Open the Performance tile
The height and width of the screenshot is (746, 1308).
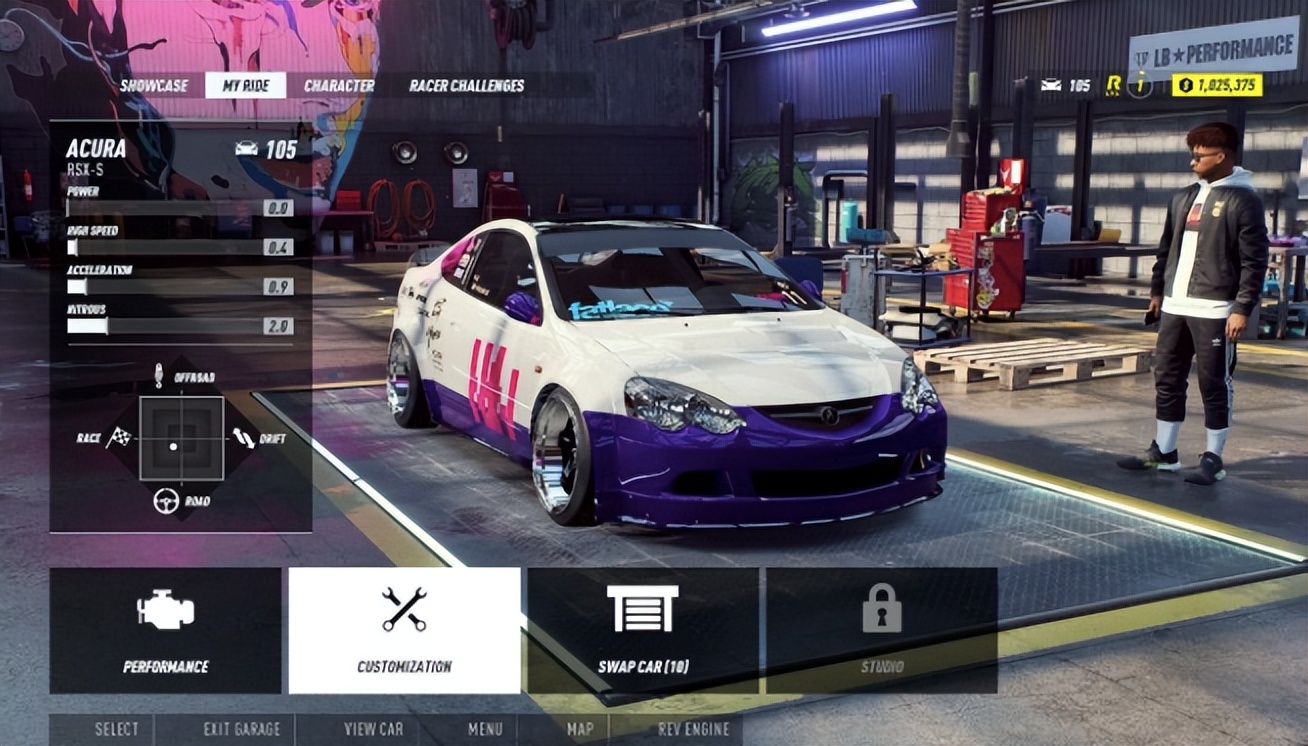click(166, 631)
